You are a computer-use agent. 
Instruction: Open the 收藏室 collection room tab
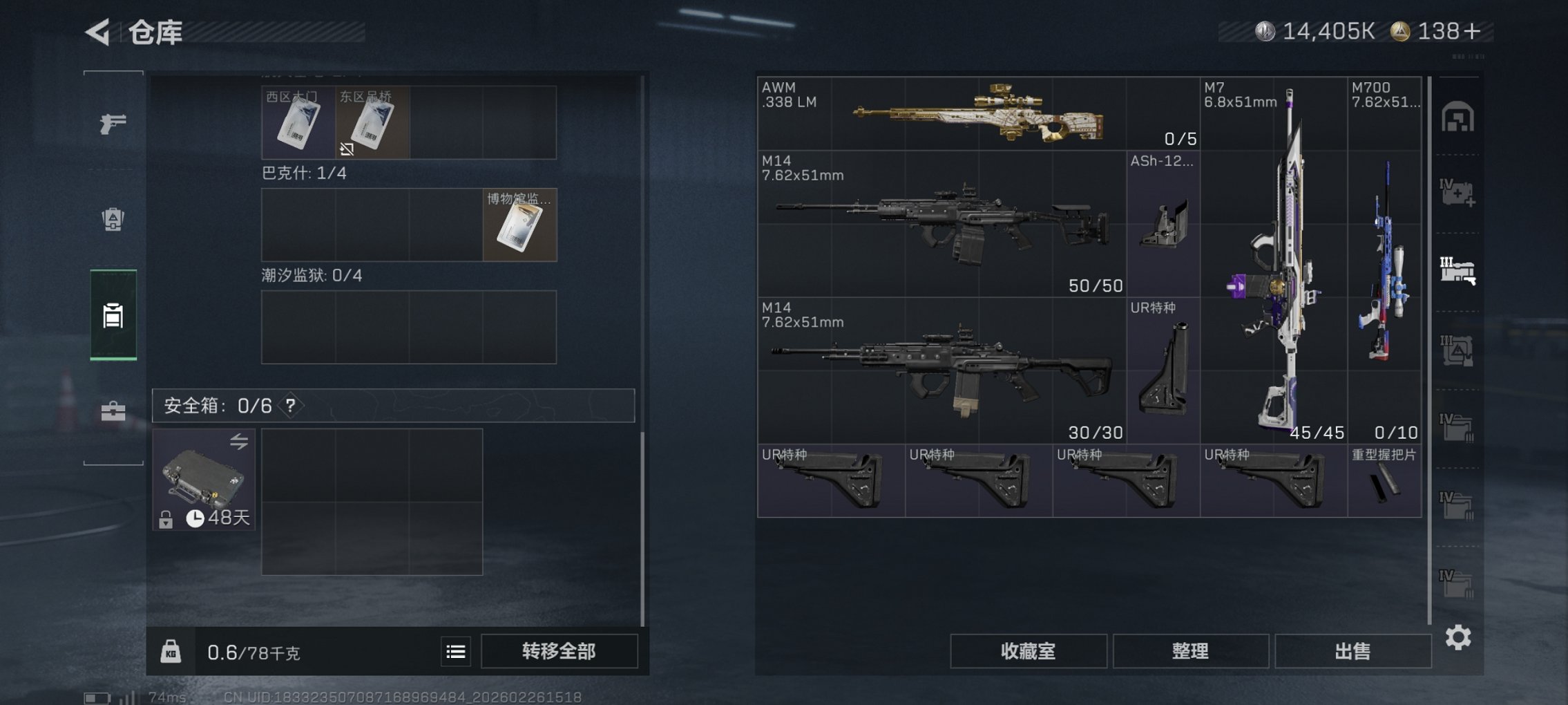[1028, 651]
